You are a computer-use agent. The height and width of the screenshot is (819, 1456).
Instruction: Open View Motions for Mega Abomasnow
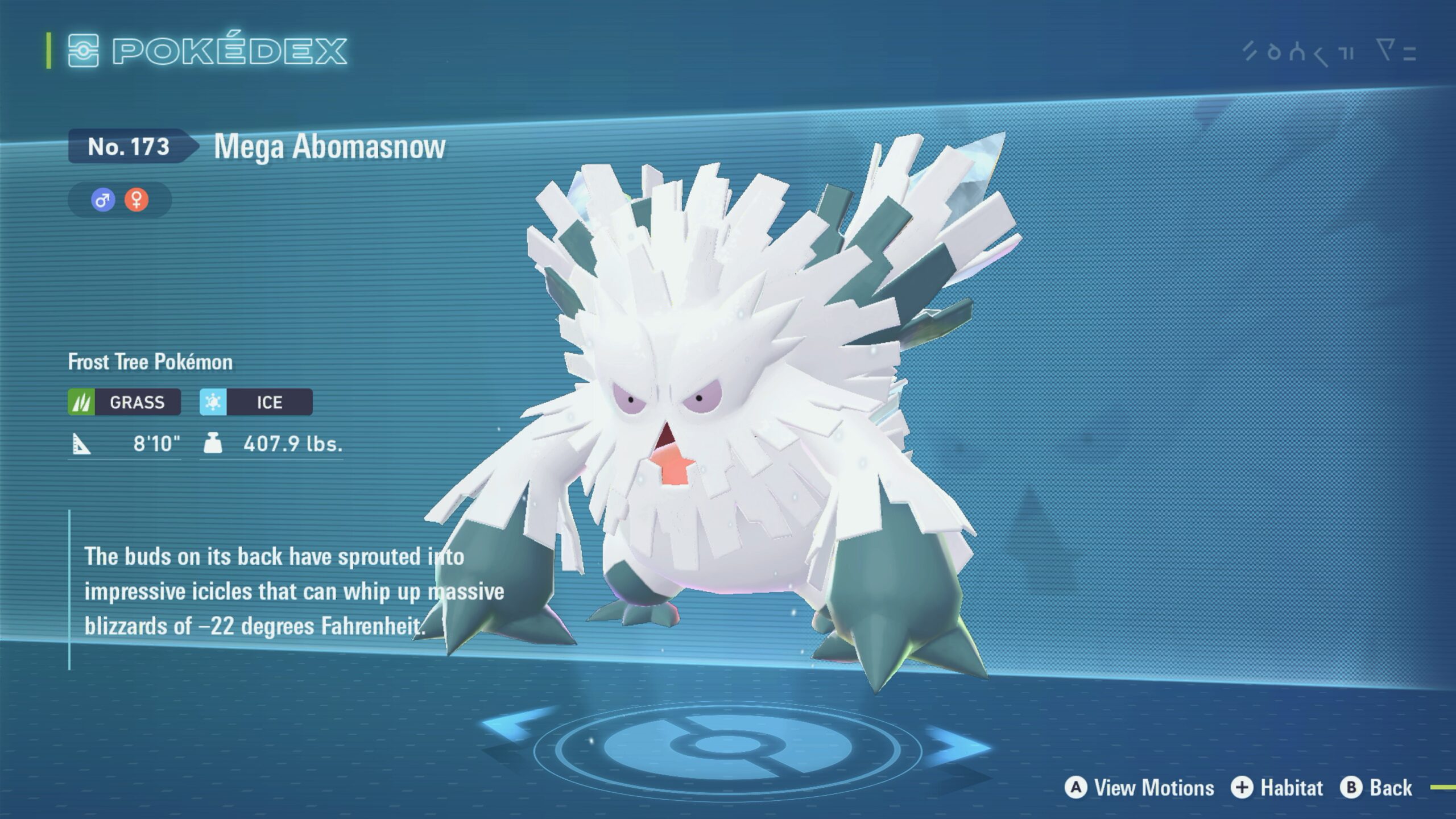(1140, 788)
